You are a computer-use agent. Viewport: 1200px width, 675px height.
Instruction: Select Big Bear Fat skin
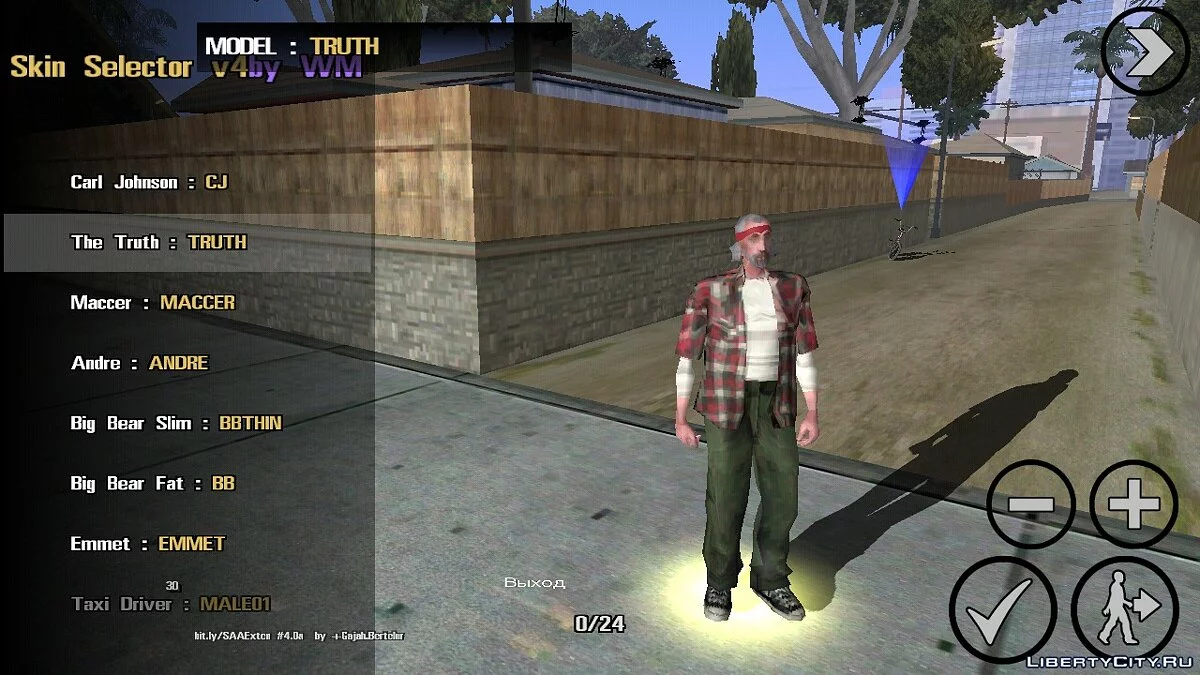(152, 483)
